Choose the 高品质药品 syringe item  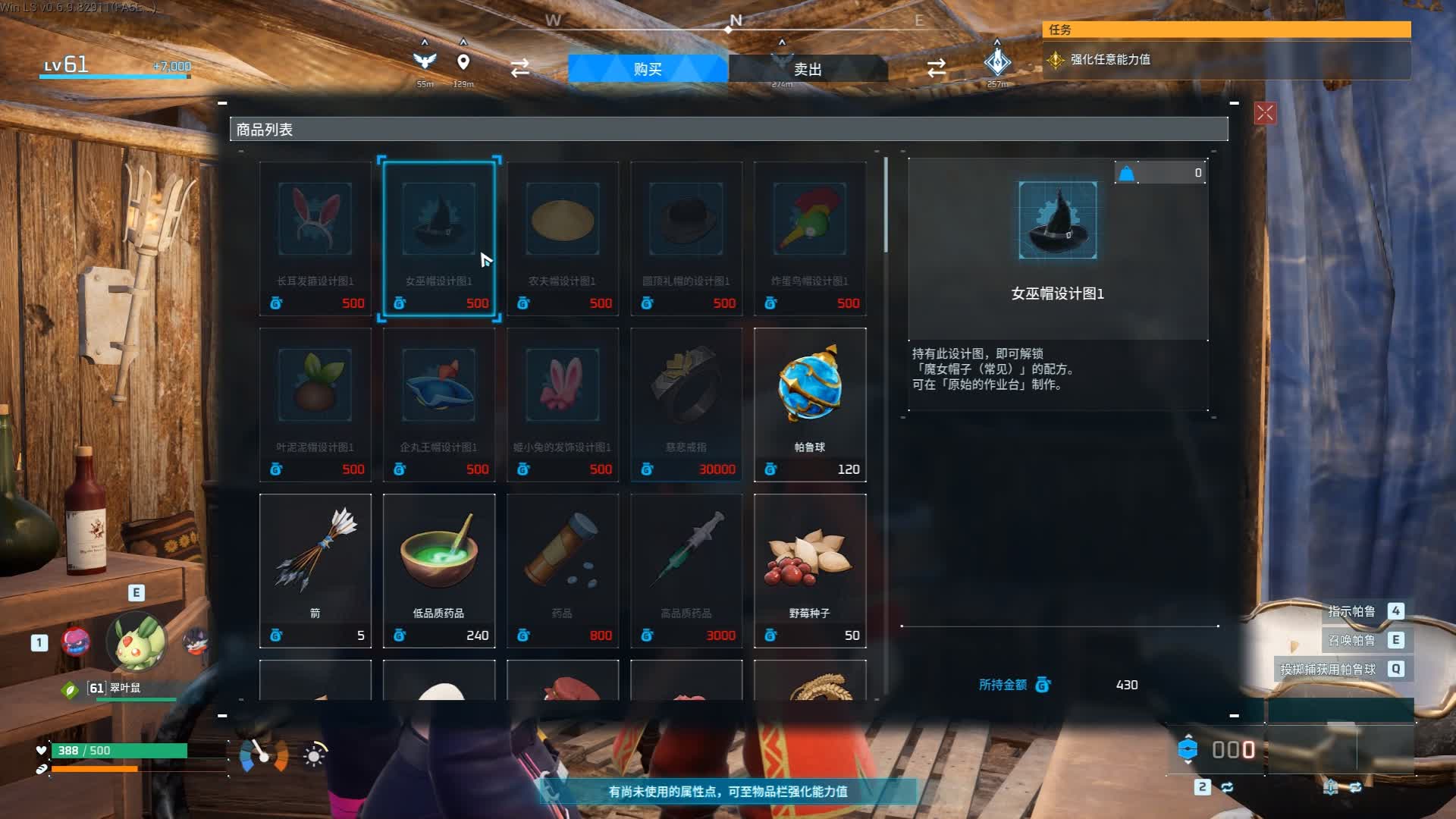pyautogui.click(x=686, y=570)
